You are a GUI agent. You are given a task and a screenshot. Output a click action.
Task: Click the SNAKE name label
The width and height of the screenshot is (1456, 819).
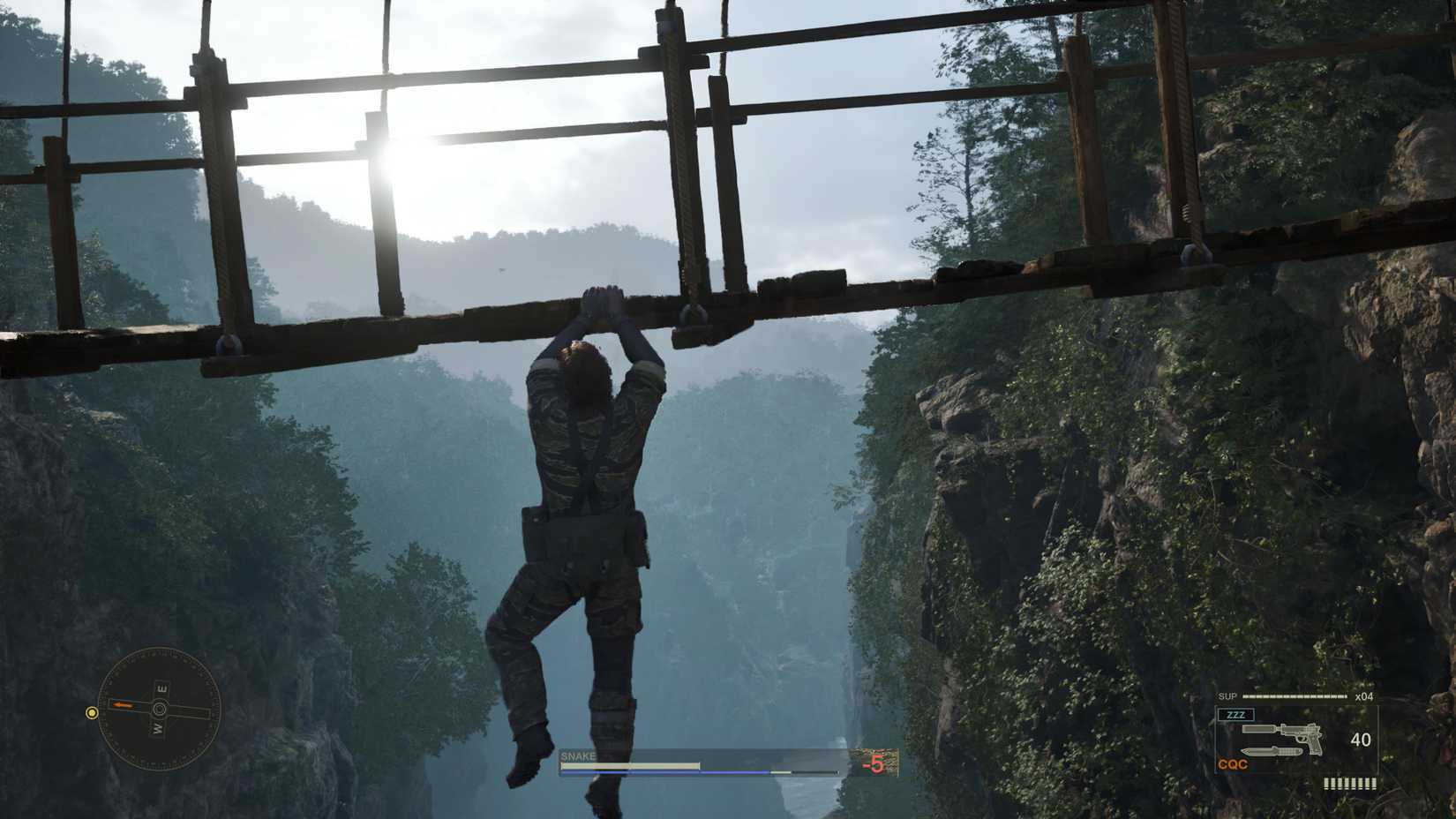click(578, 756)
